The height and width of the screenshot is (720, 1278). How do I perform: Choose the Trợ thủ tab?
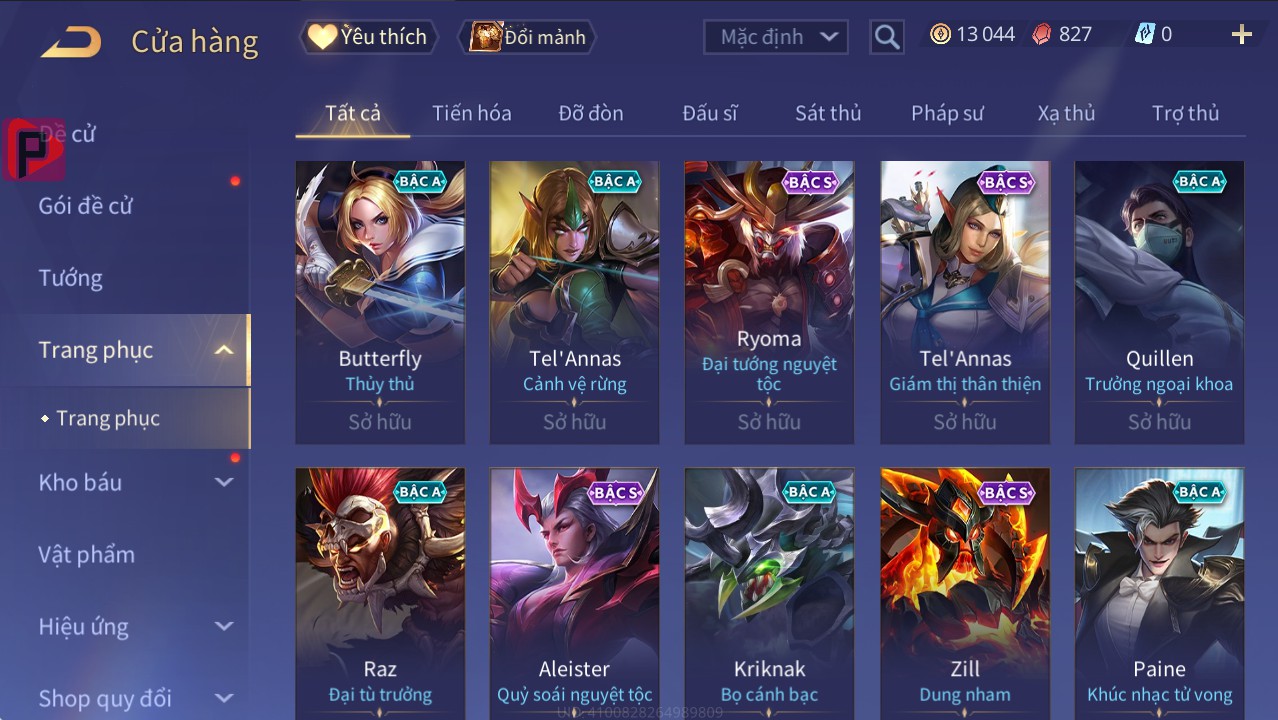(1185, 113)
